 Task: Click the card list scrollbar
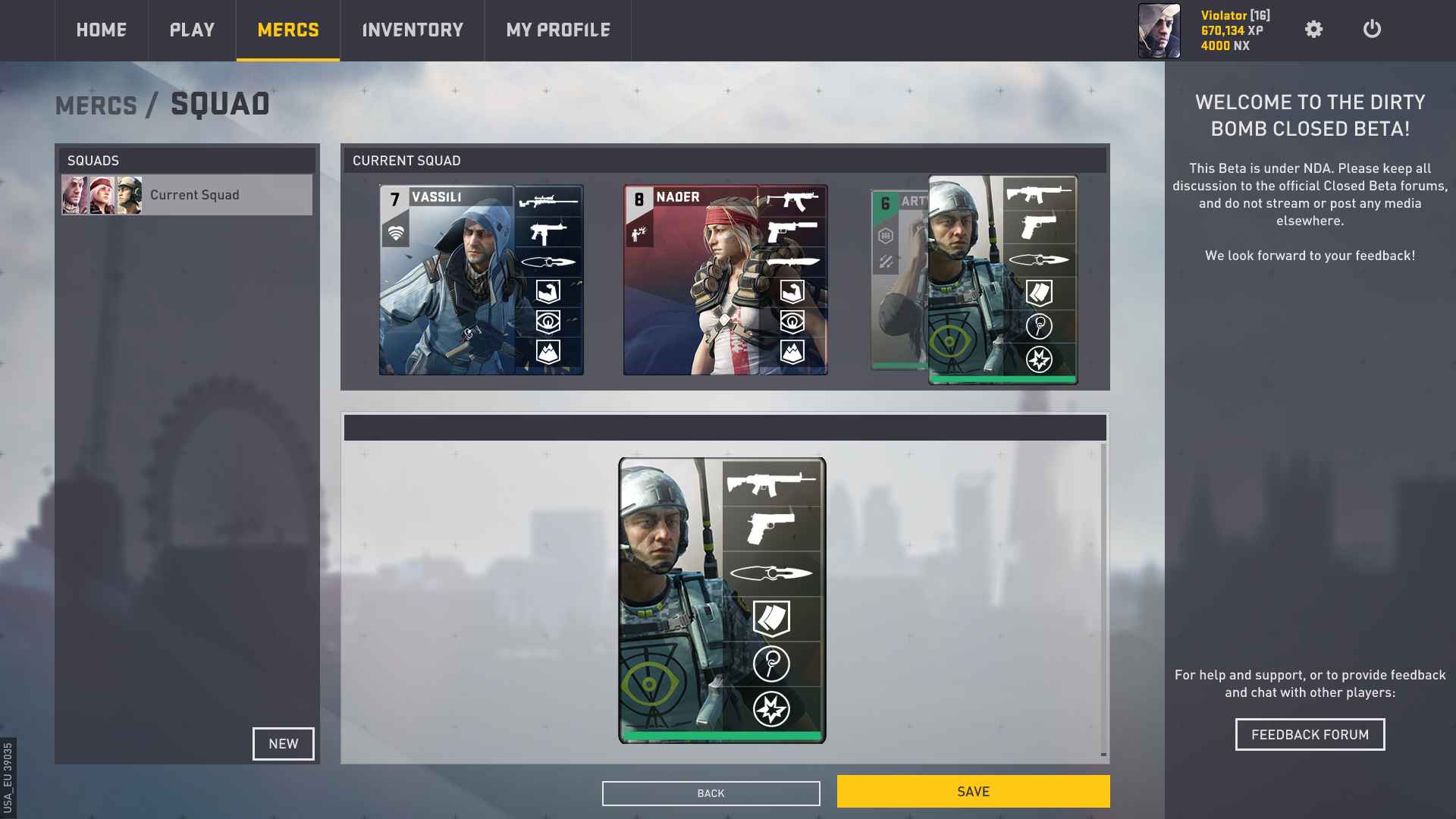[x=1103, y=599]
